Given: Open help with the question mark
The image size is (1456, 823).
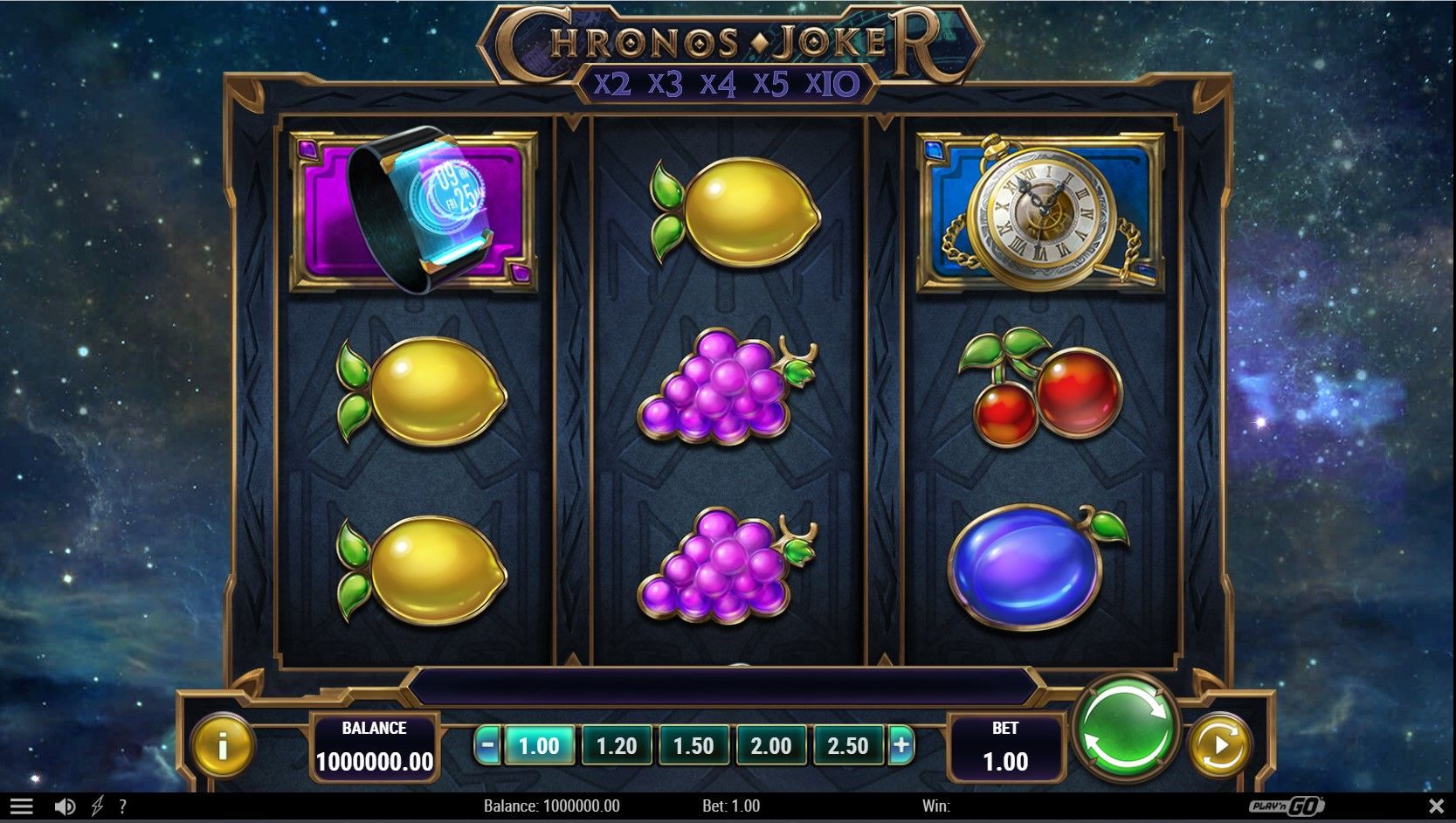Looking at the screenshot, I should pos(122,806).
